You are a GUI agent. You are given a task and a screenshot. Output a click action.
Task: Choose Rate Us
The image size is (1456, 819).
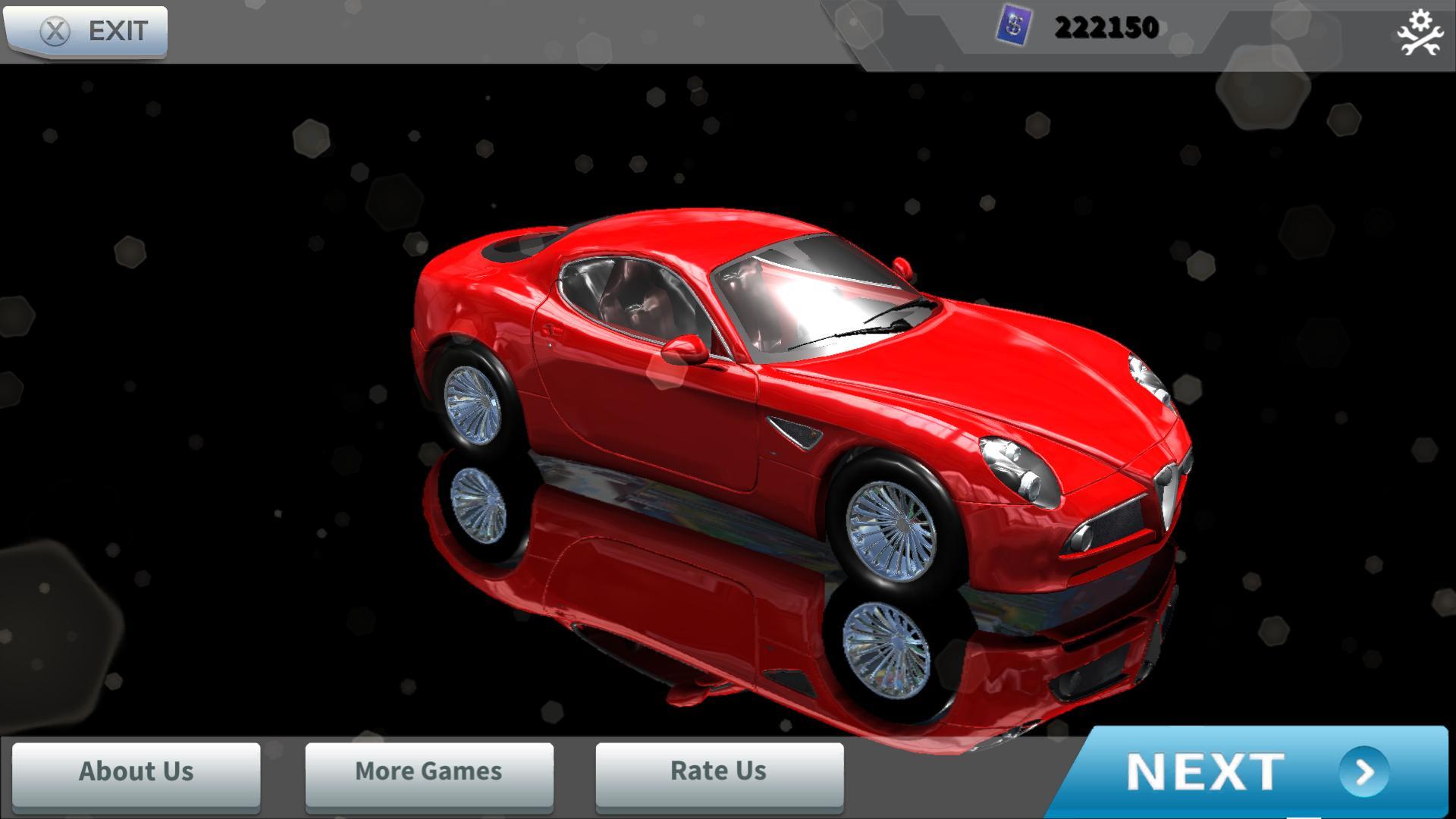719,772
